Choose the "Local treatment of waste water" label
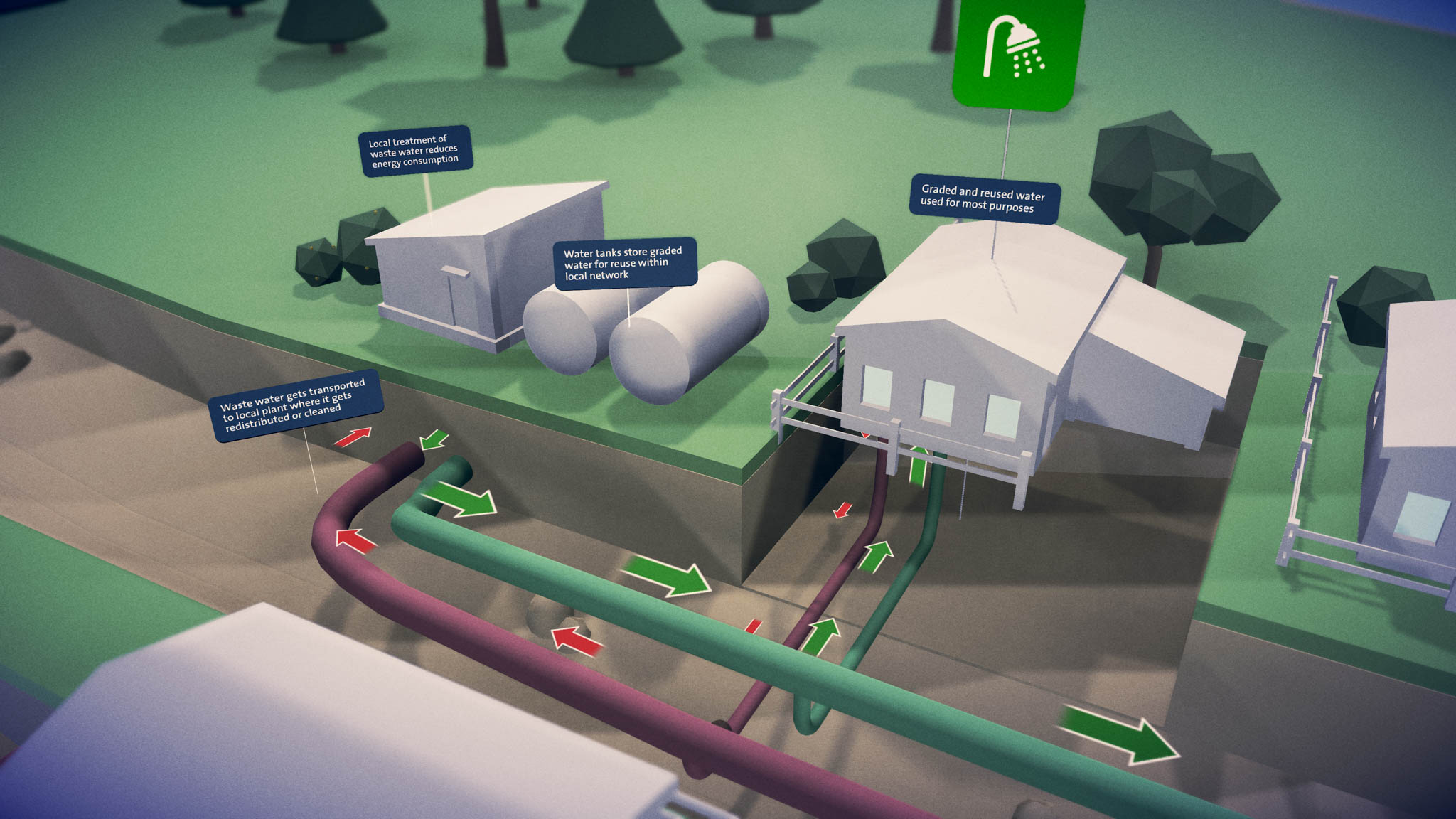The image size is (1456, 819). (x=414, y=151)
